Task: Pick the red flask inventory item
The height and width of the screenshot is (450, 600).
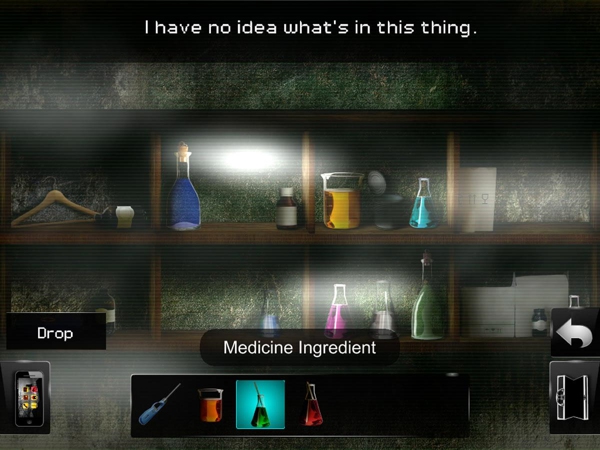Action: point(311,403)
